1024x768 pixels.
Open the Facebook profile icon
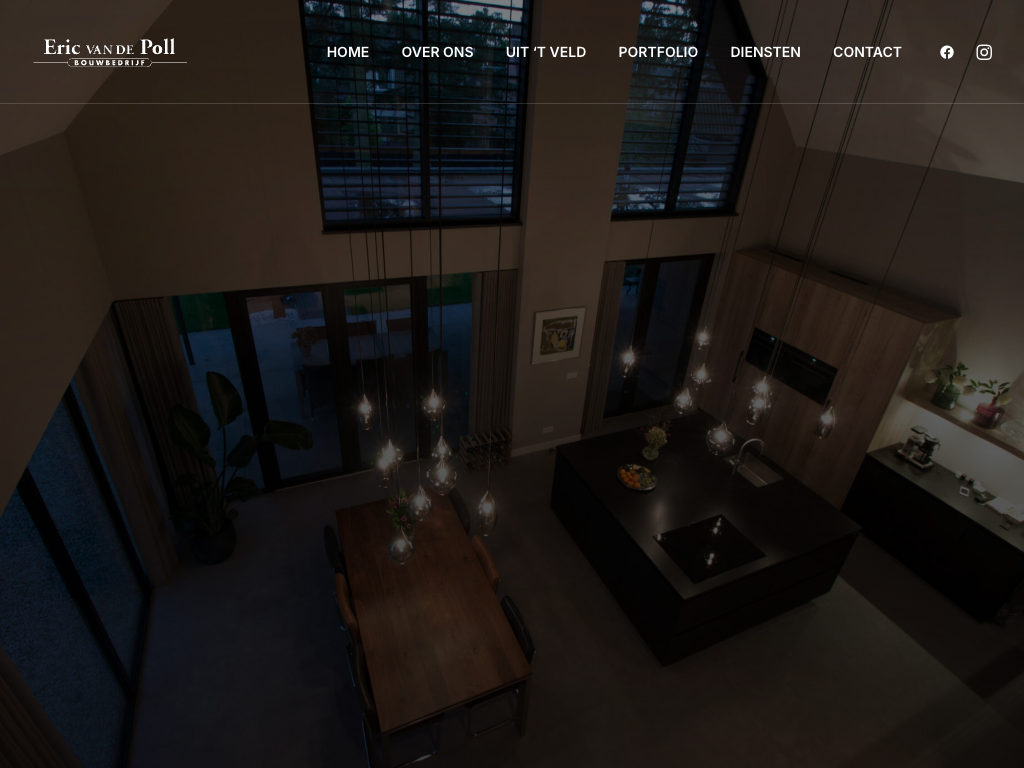click(x=947, y=52)
